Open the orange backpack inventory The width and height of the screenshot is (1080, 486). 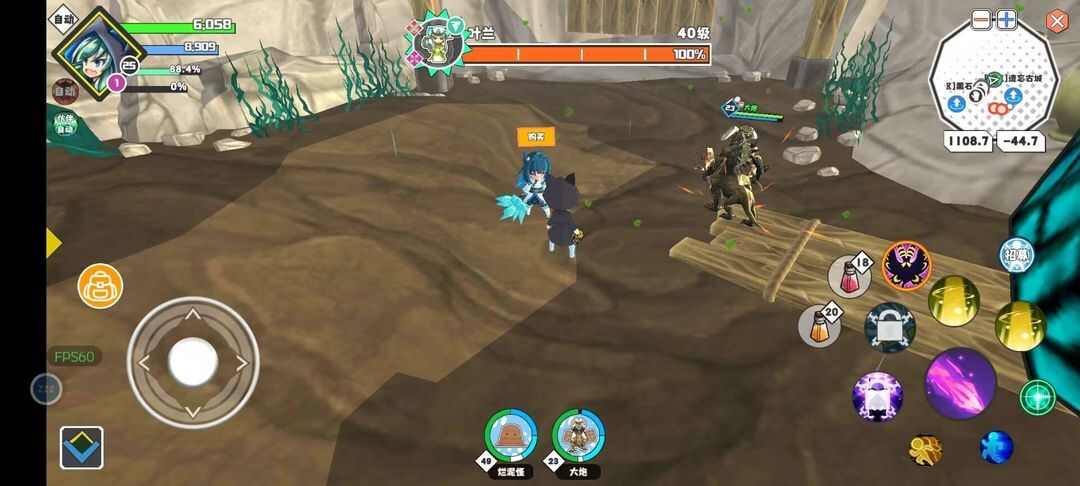point(100,286)
